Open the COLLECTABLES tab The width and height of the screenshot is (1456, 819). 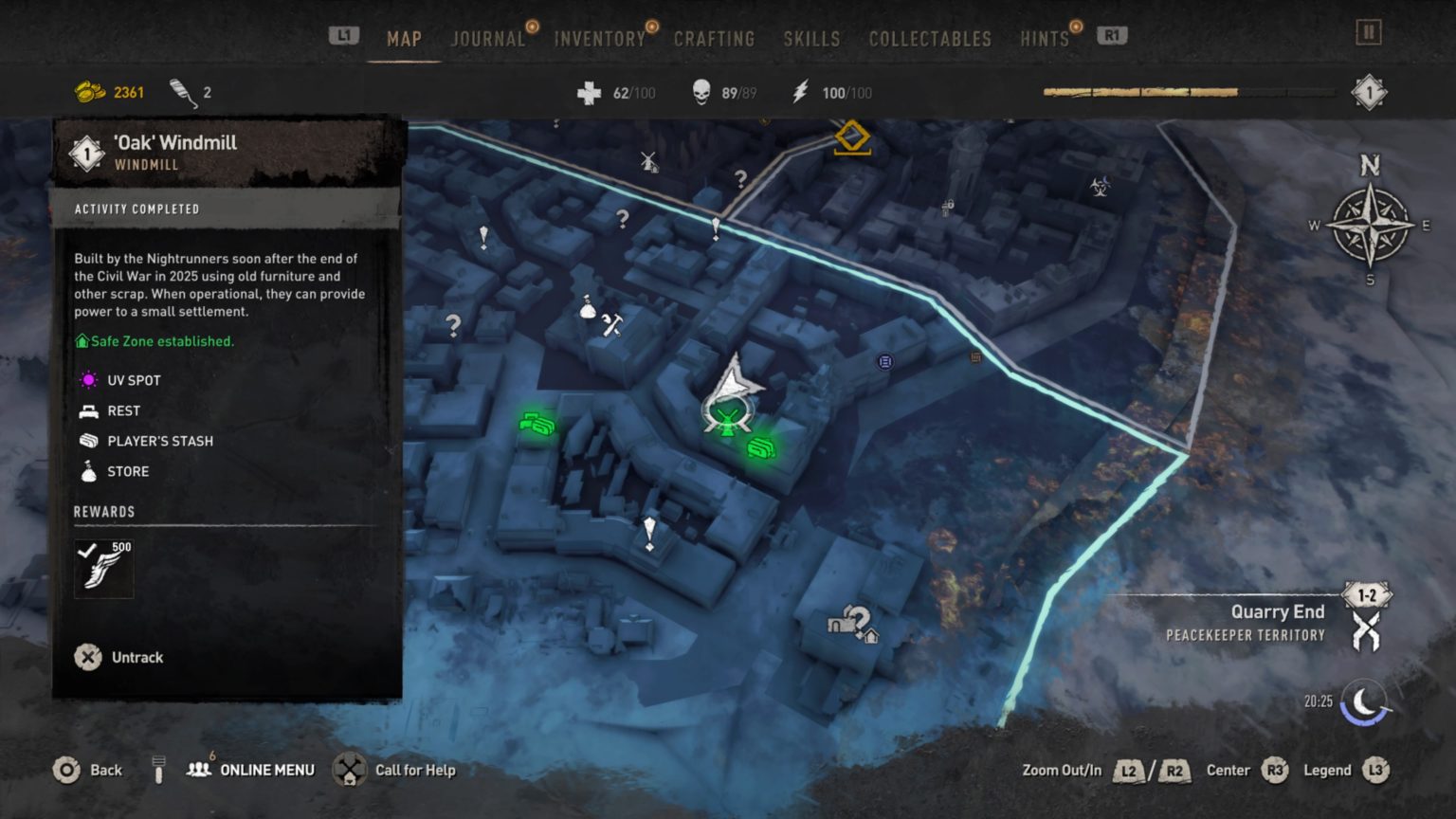[929, 39]
